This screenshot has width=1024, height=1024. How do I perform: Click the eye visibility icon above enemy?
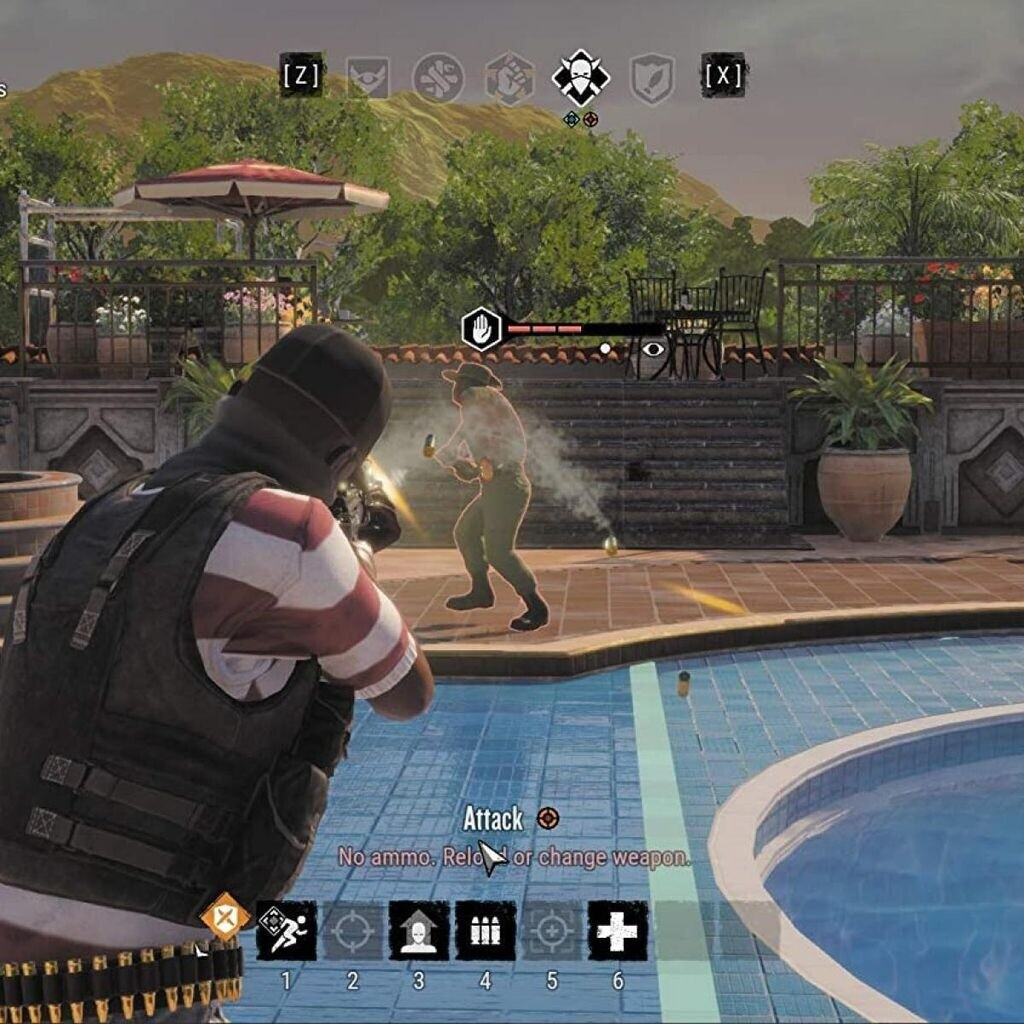coord(653,348)
